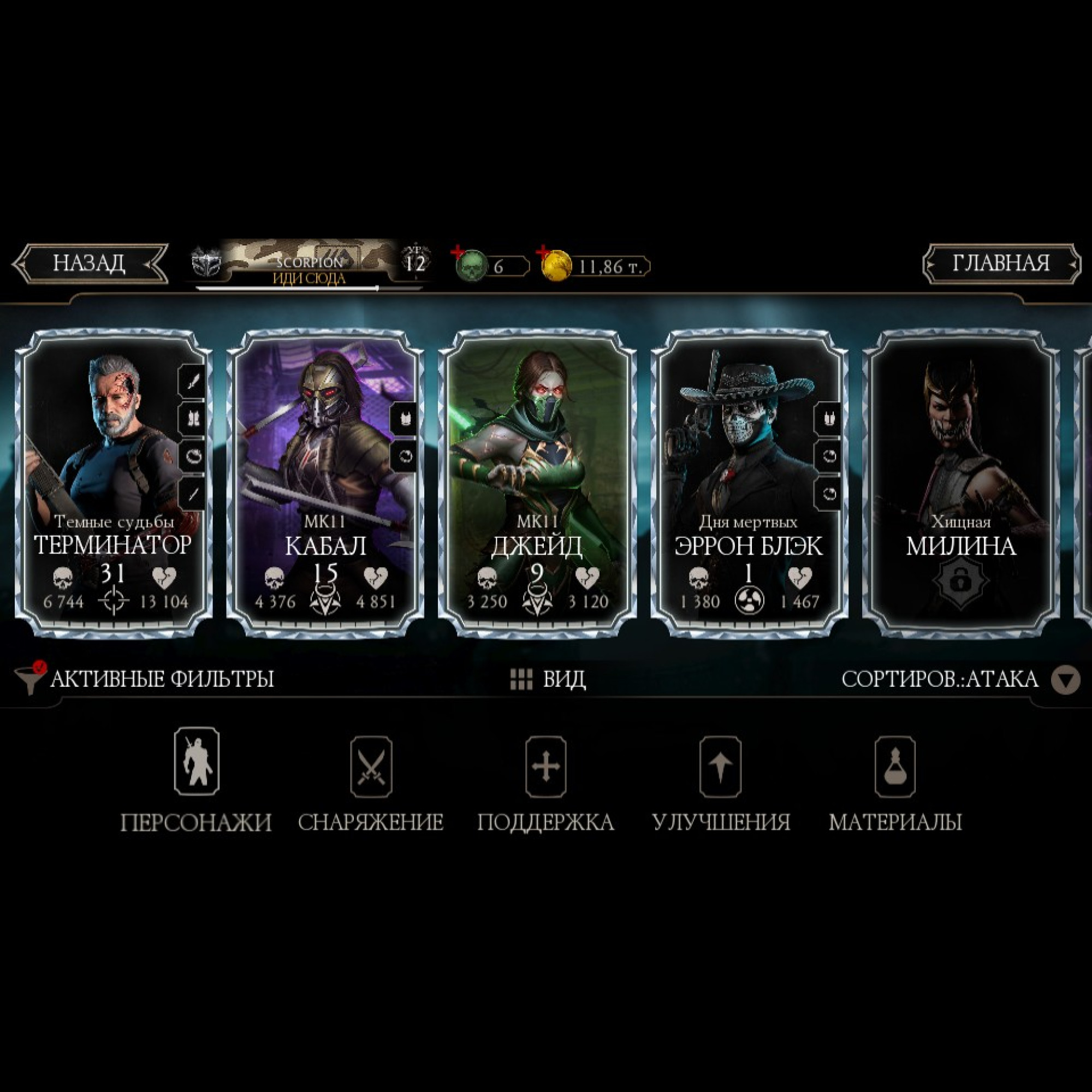This screenshot has width=1092, height=1092.
Task: Change layout with the ВИД button
Action: tap(547, 679)
